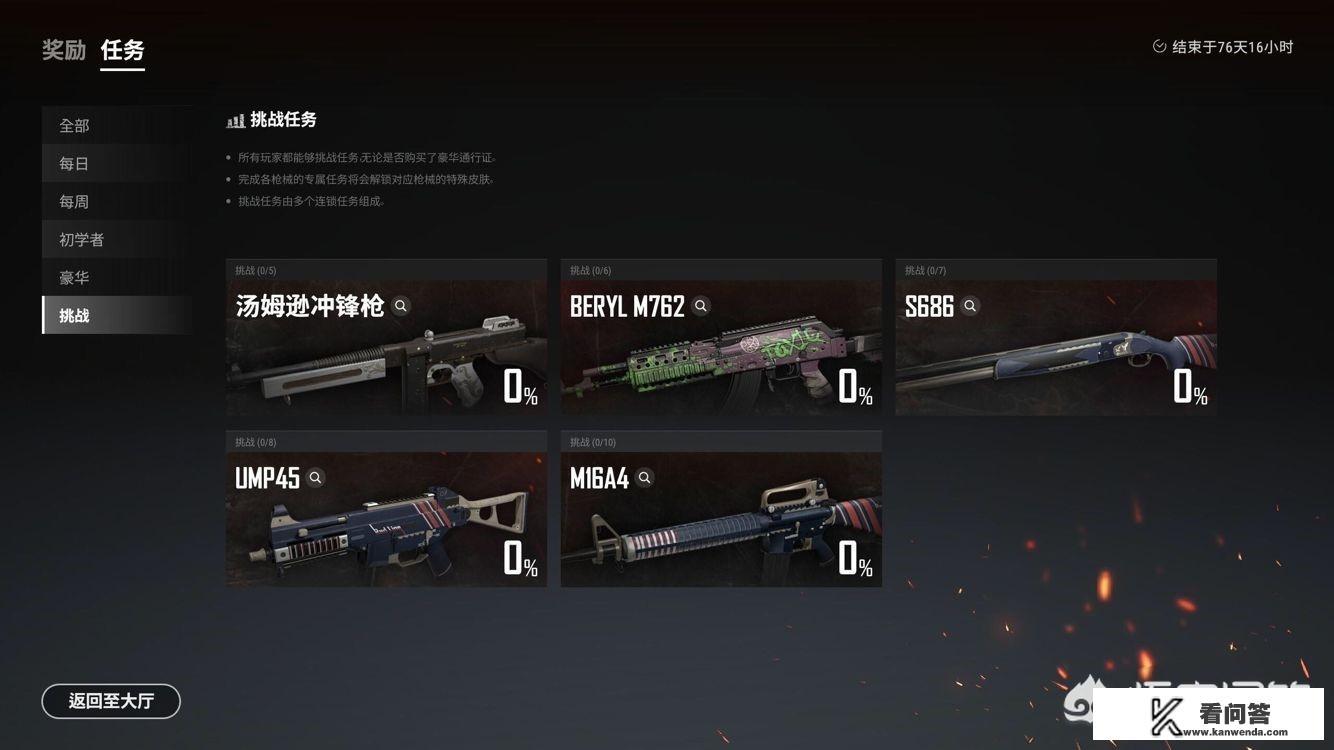The height and width of the screenshot is (750, 1334).
Task: Preview the 汤姆逊冲锋枪 skin with magnifier icon
Action: 401,306
